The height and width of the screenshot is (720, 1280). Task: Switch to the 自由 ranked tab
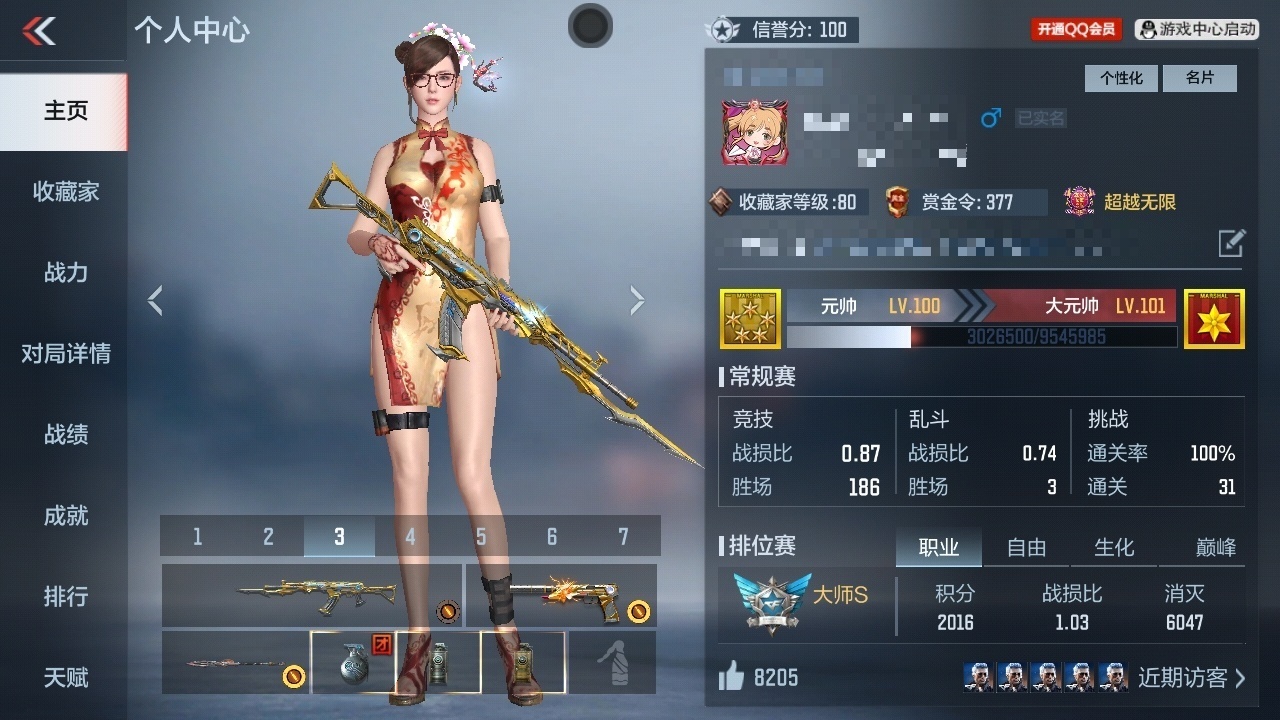tap(1026, 547)
